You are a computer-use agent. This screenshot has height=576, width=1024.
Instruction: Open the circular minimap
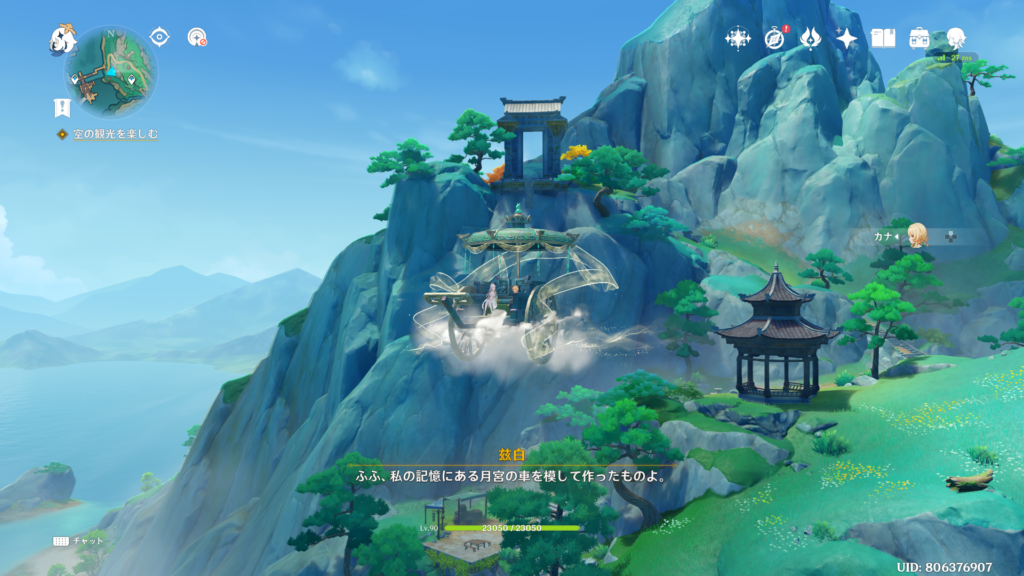click(111, 72)
